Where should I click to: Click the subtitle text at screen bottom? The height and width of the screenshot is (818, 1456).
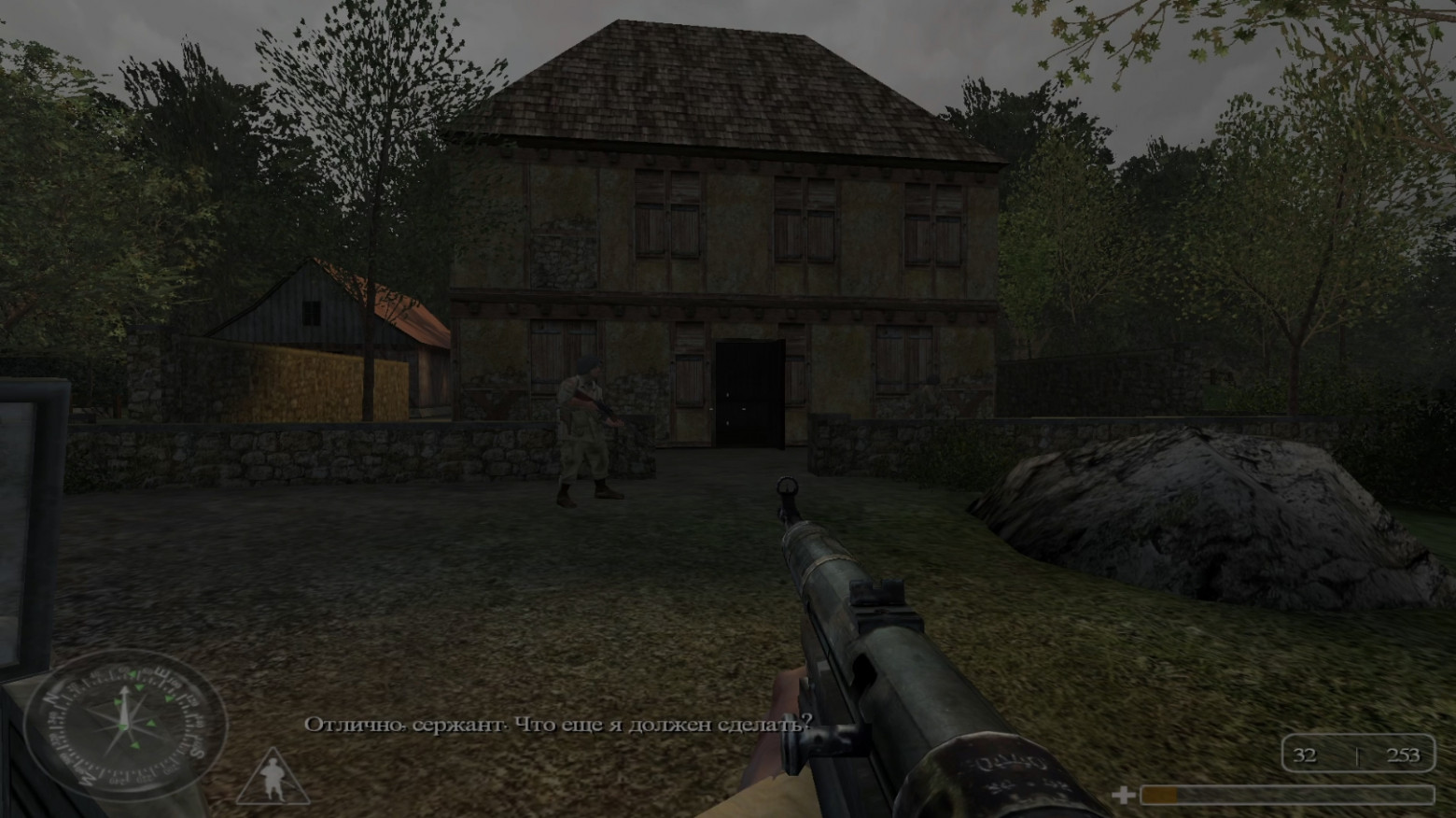tap(557, 721)
